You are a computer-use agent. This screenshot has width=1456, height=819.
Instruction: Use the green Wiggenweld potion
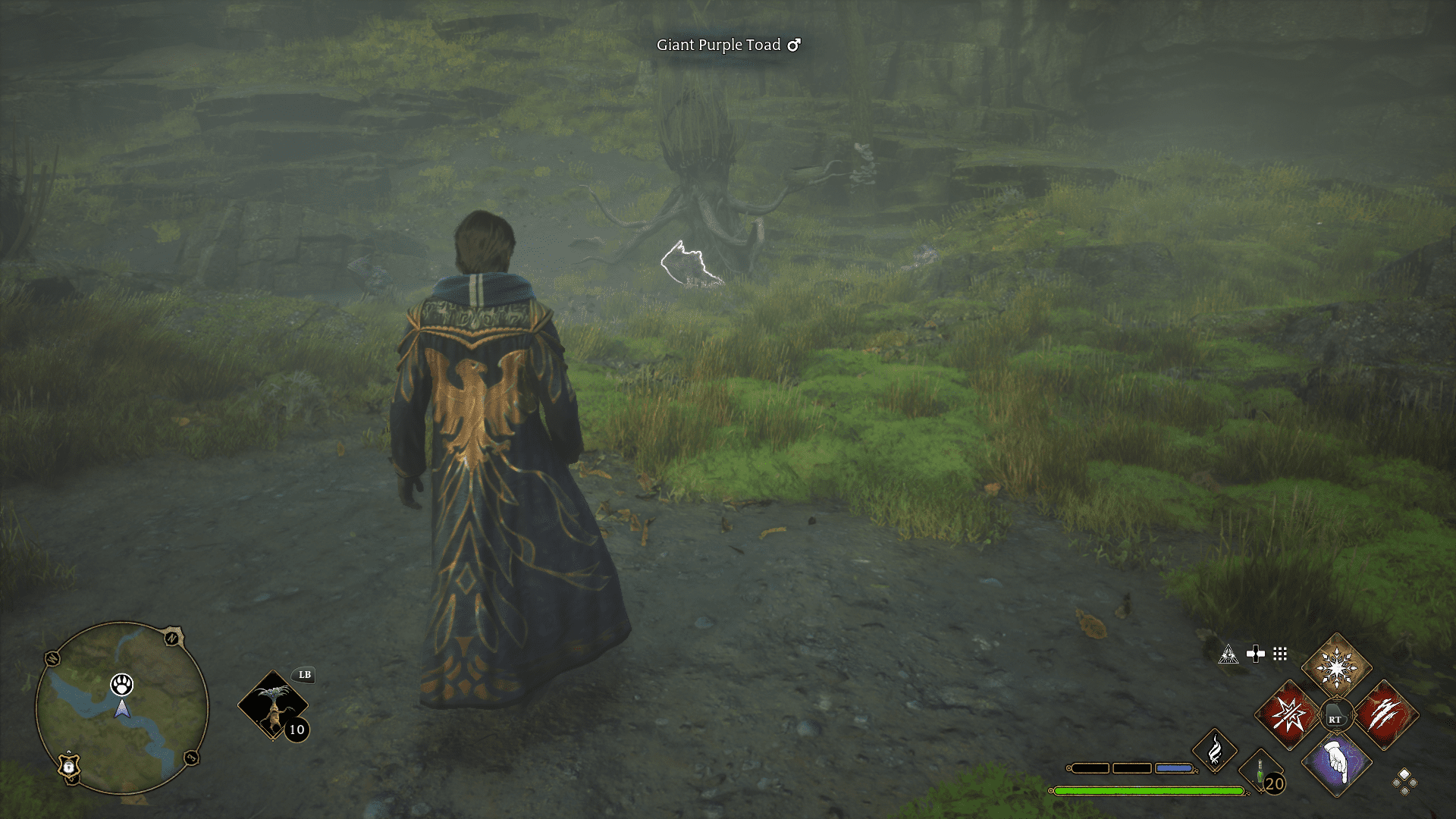pos(1261,775)
